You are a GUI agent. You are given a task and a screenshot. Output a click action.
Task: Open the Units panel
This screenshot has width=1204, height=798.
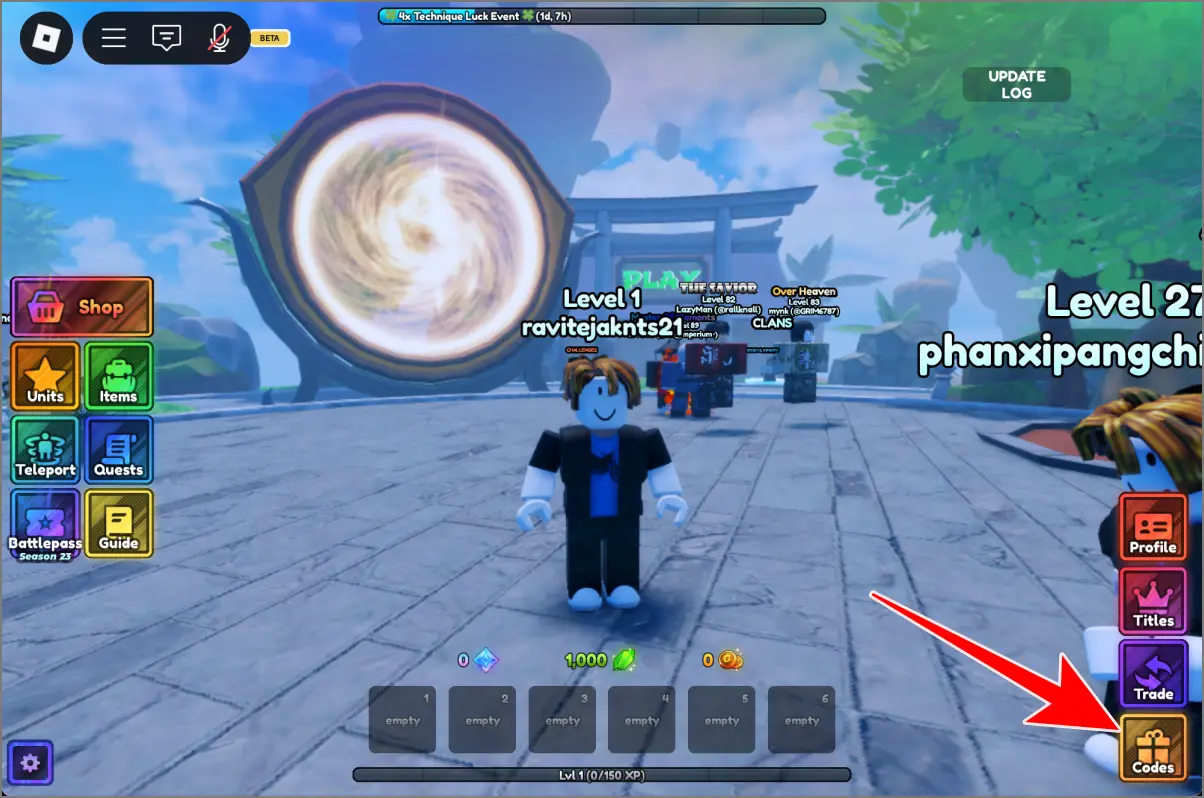[46, 377]
